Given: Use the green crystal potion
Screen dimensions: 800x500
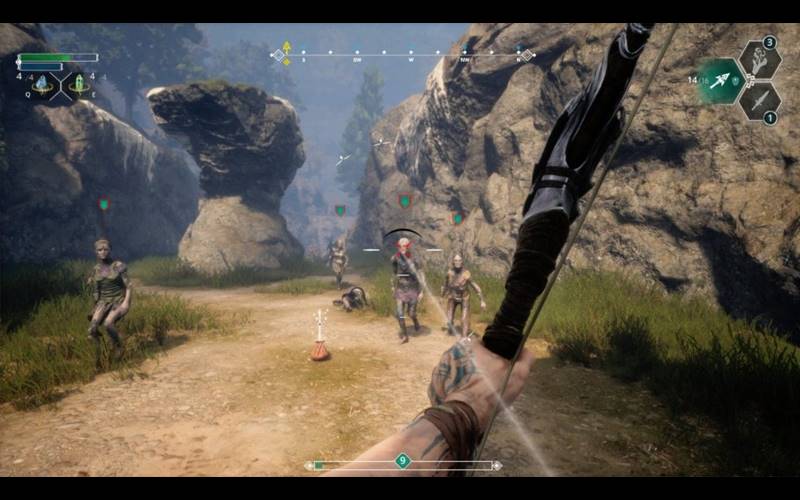Looking at the screenshot, I should 79,84.
